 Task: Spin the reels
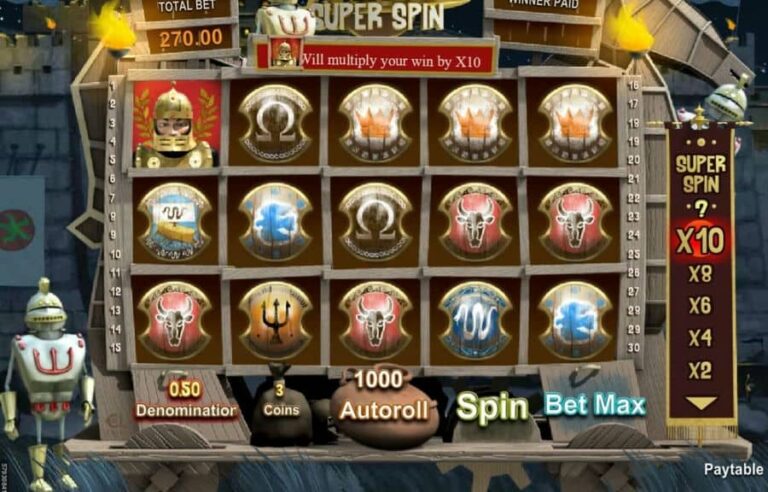click(492, 408)
